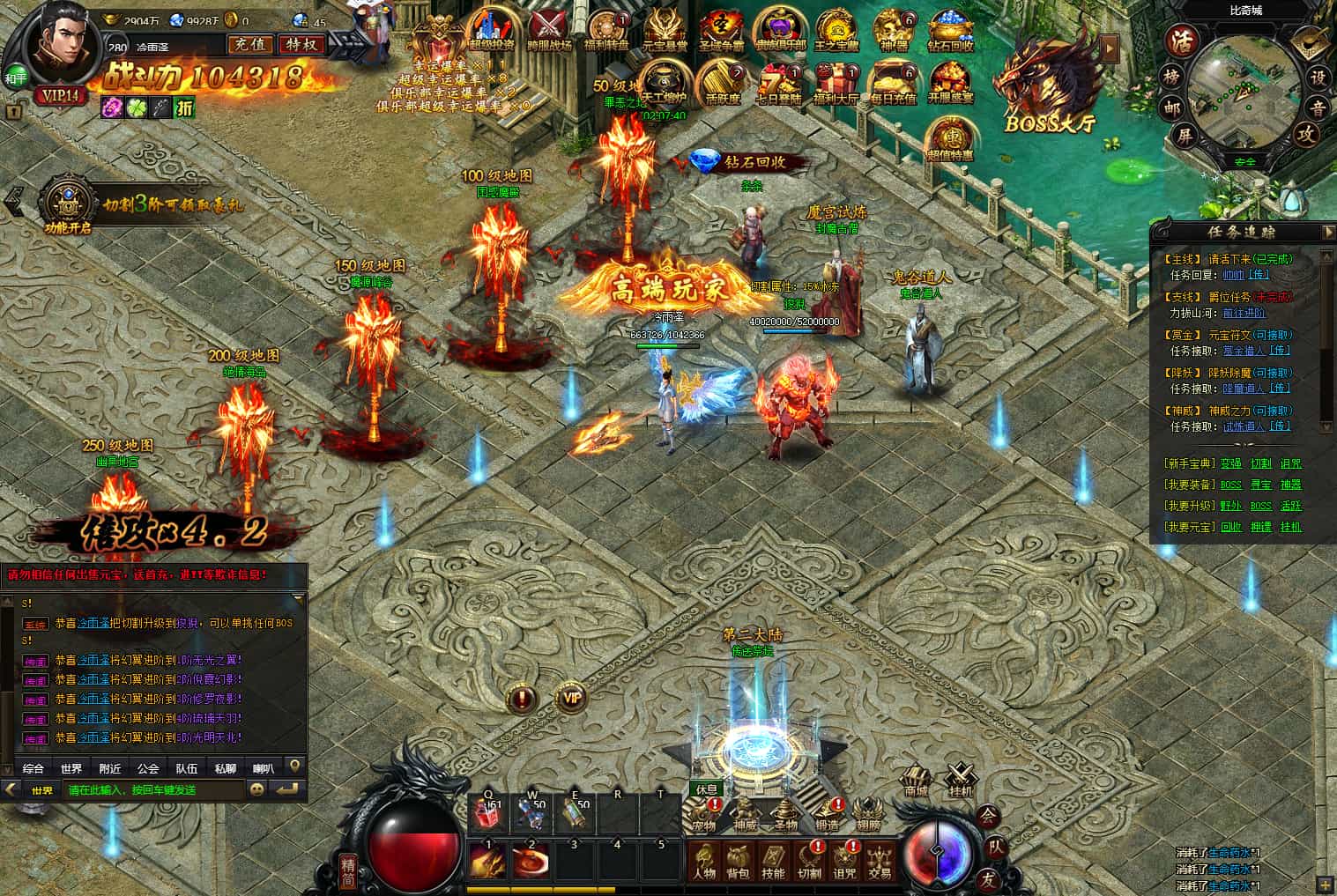Open the 特权 privilege button

coord(301,44)
